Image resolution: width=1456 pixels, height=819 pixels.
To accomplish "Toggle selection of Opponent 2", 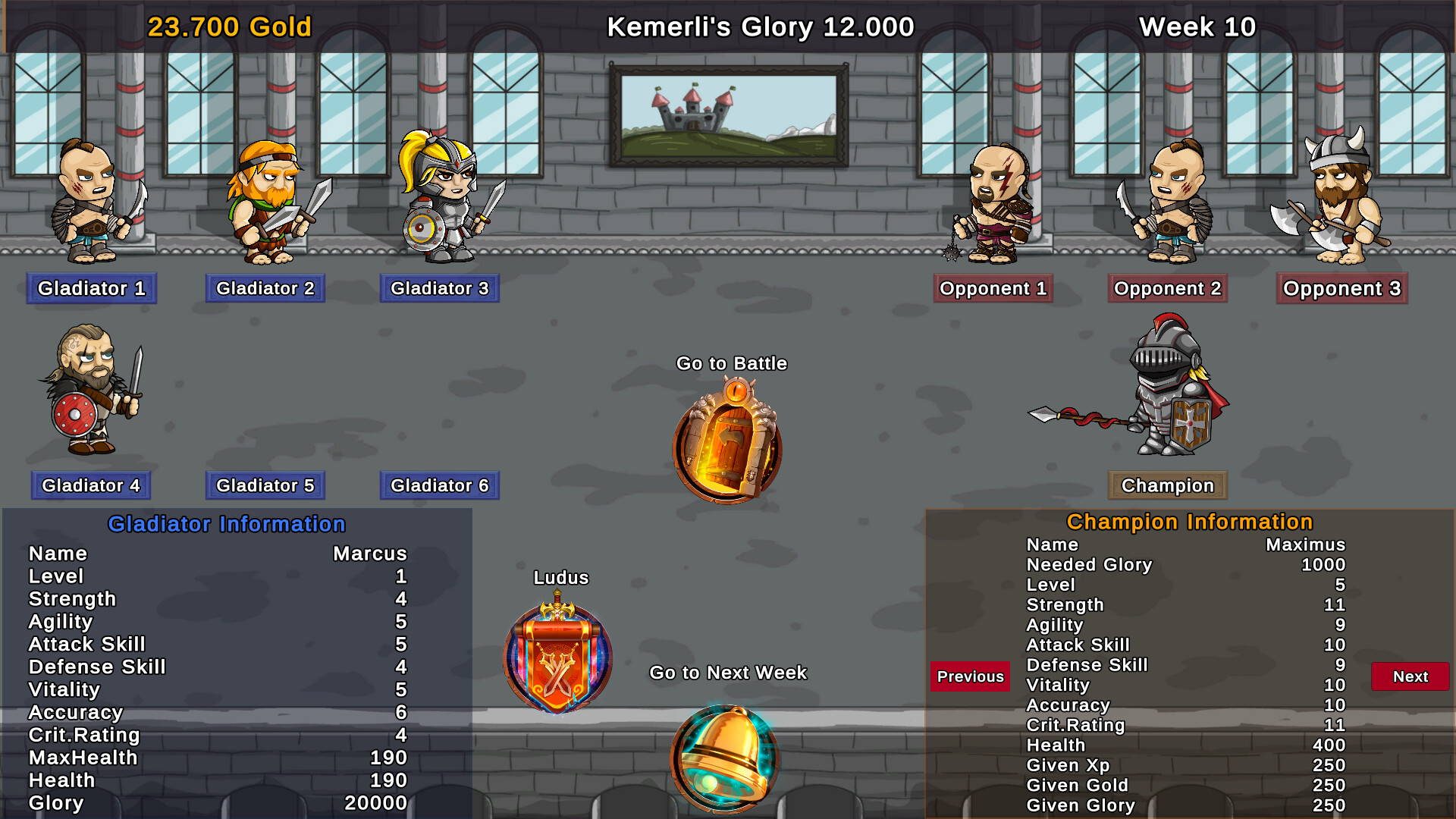I will [1167, 288].
